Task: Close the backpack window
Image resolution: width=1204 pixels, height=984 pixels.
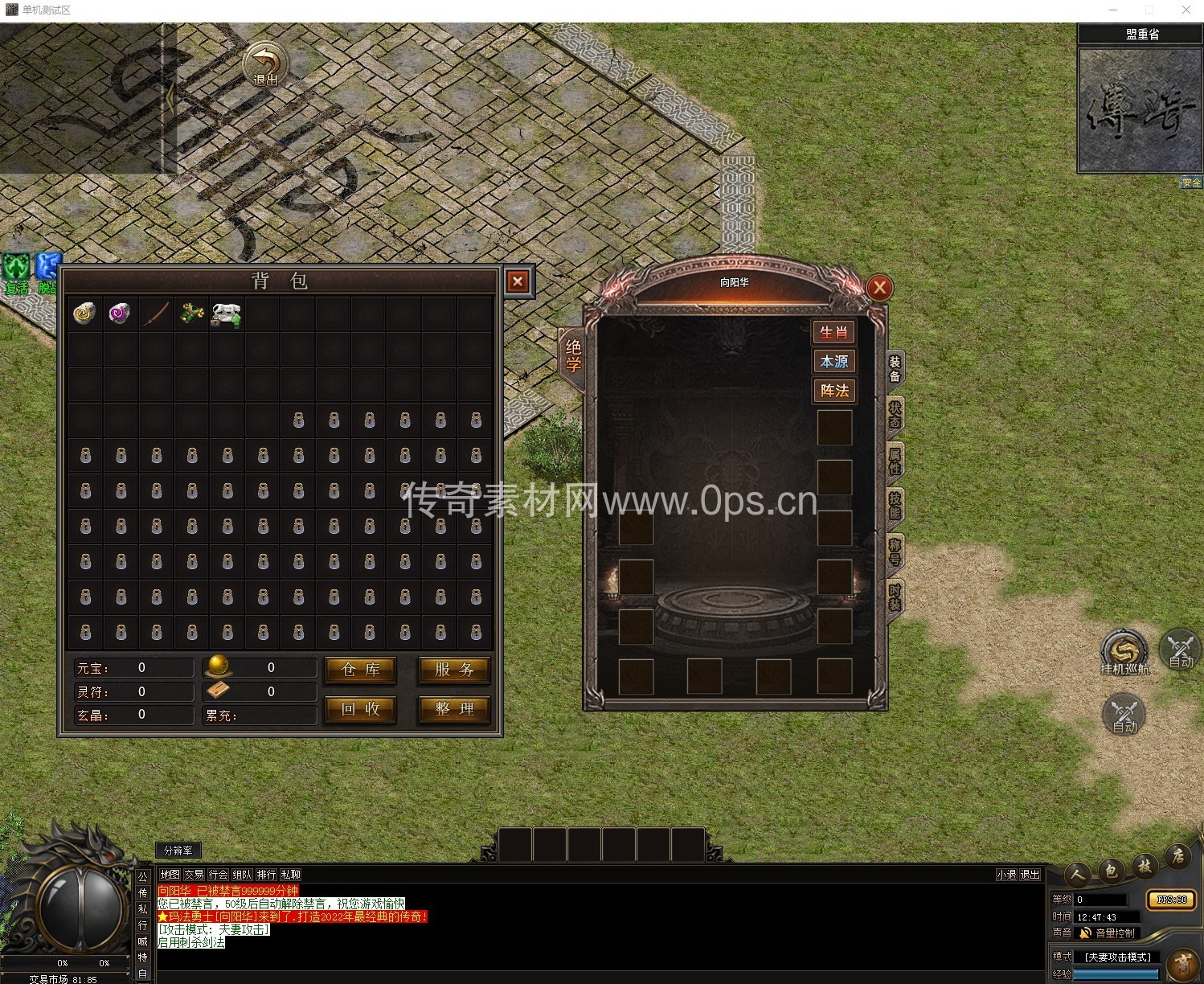Action: [518, 281]
